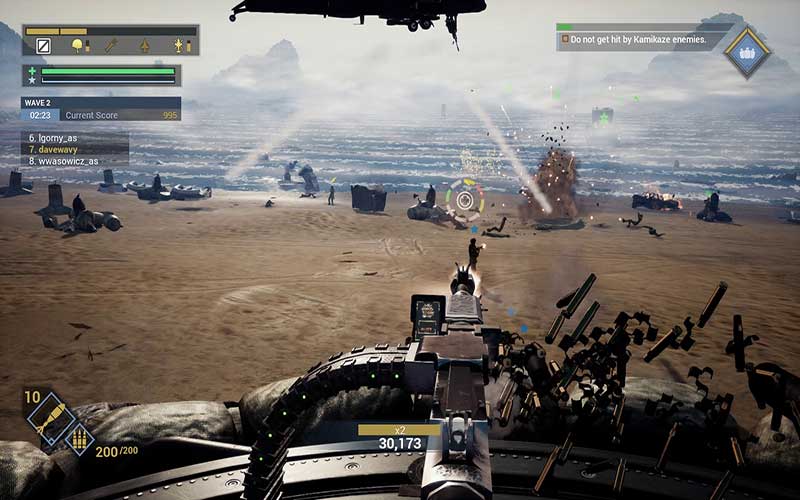Select the upward arrow upgrade icon

pos(144,45)
